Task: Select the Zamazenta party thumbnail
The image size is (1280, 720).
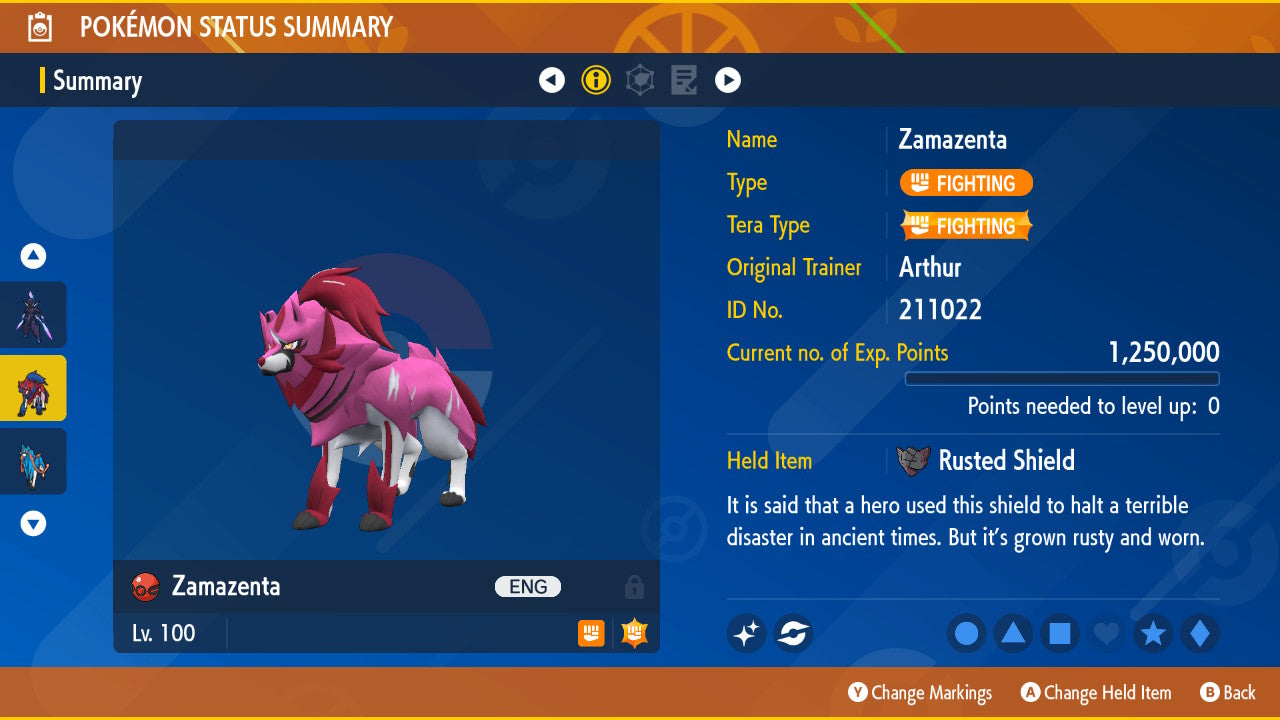Action: [33, 389]
